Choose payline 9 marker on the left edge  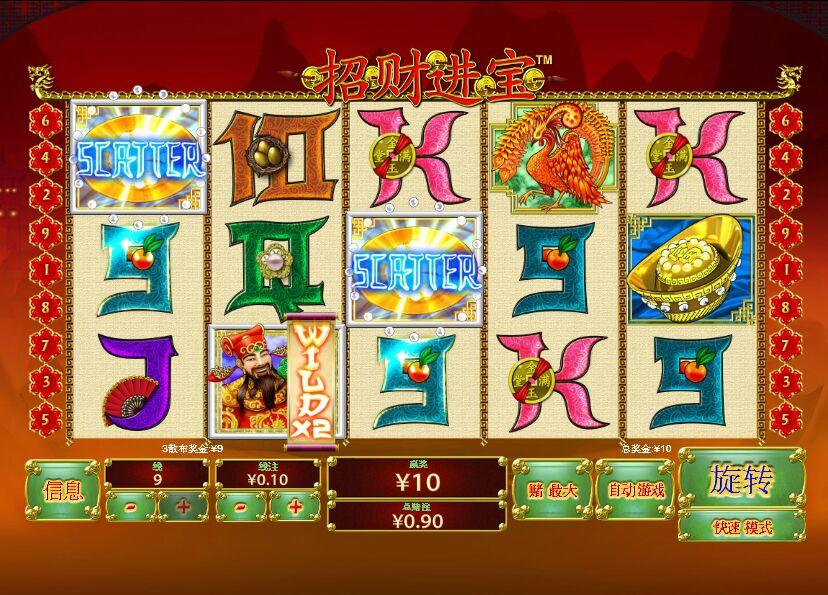(x=45, y=232)
